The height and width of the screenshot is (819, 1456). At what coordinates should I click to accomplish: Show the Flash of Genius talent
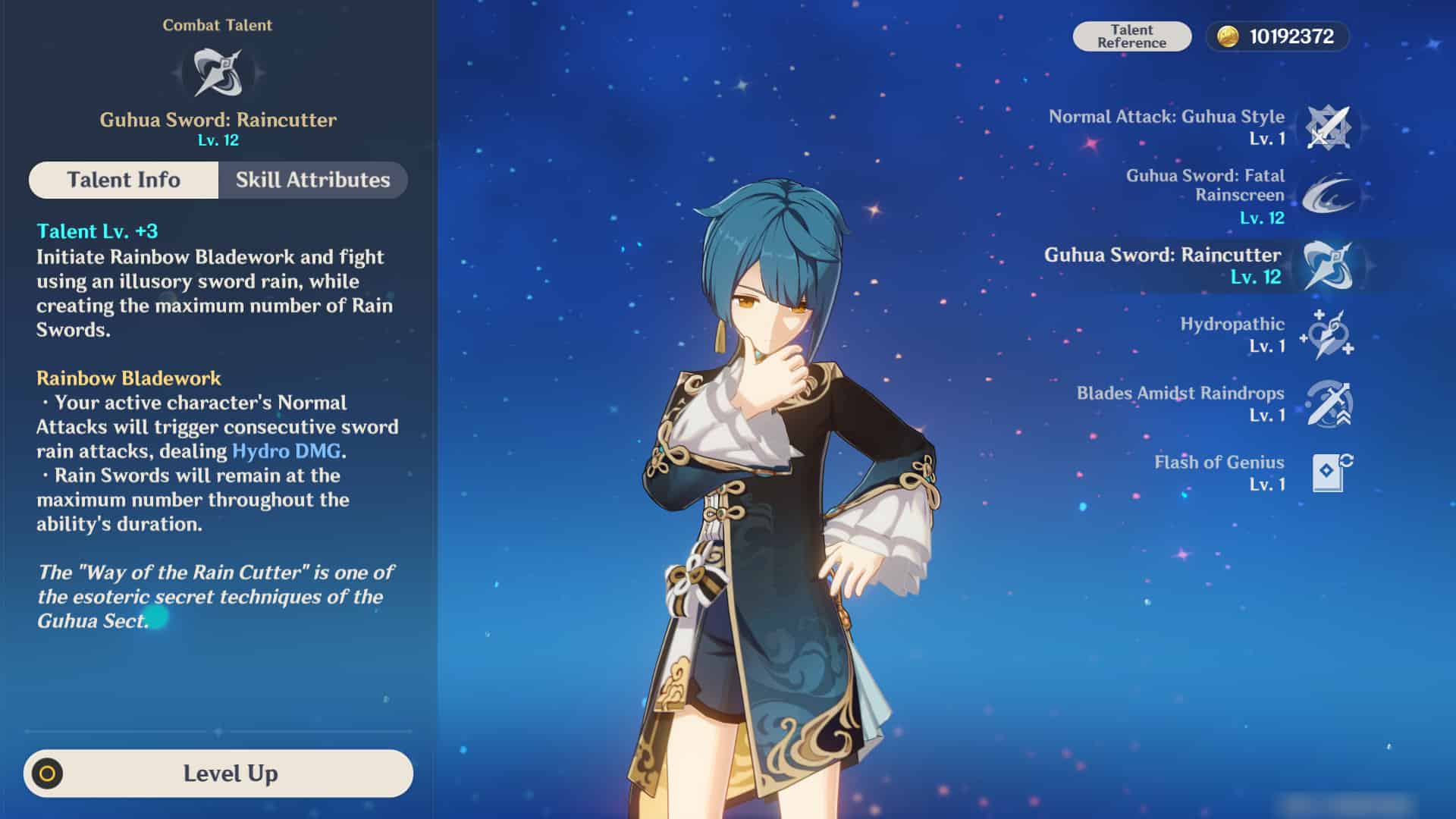click(1328, 472)
